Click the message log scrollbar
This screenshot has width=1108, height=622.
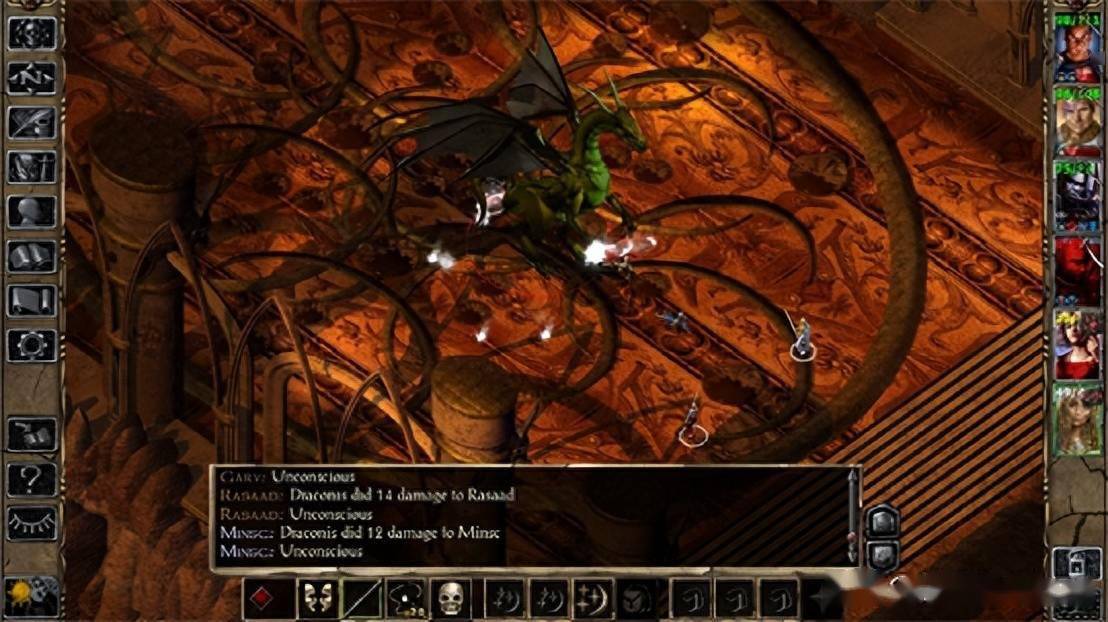pos(851,515)
